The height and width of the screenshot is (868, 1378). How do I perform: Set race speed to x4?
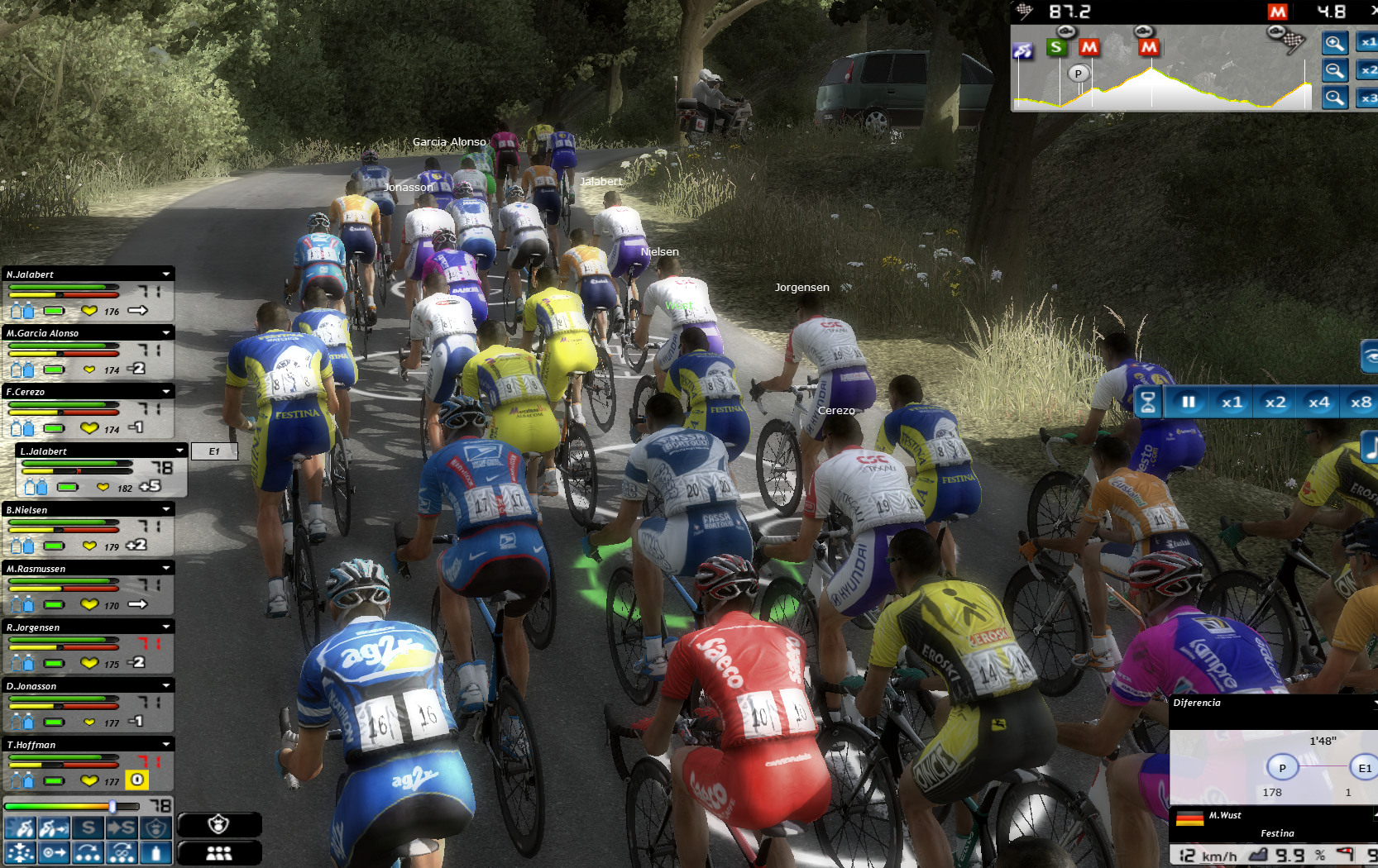click(x=1318, y=403)
